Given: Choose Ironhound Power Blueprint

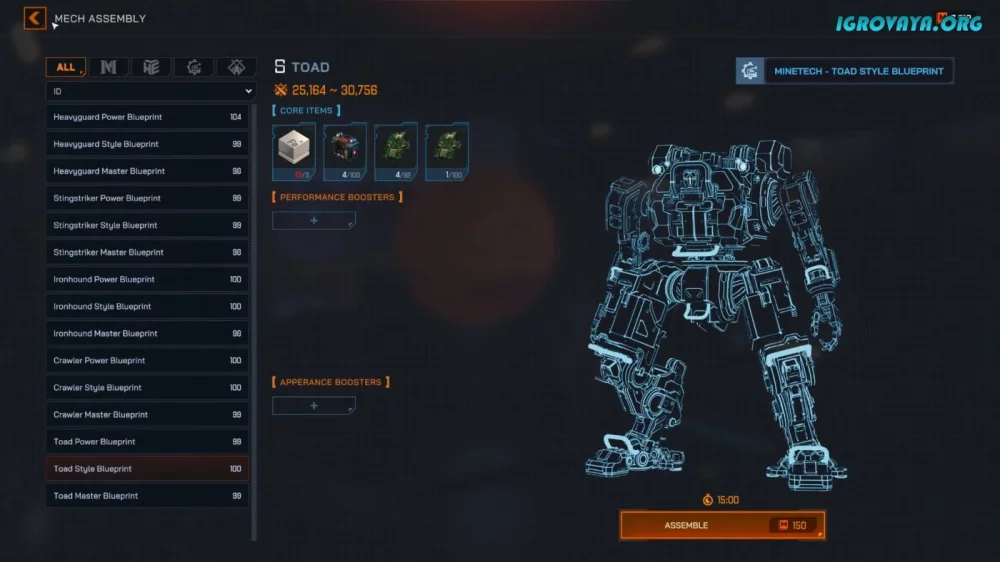Looking at the screenshot, I should coord(148,279).
